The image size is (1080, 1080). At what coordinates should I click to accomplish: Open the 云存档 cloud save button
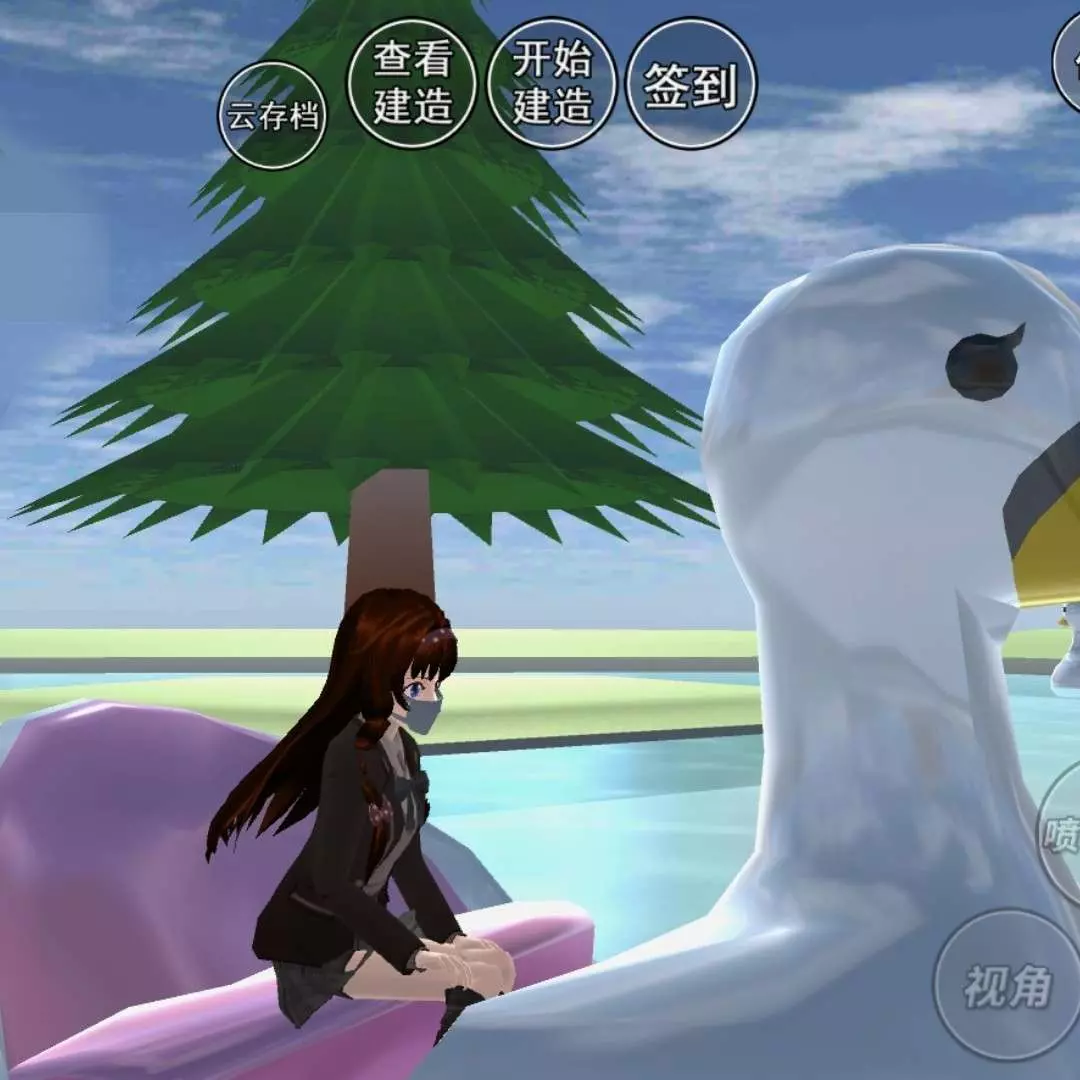point(272,116)
